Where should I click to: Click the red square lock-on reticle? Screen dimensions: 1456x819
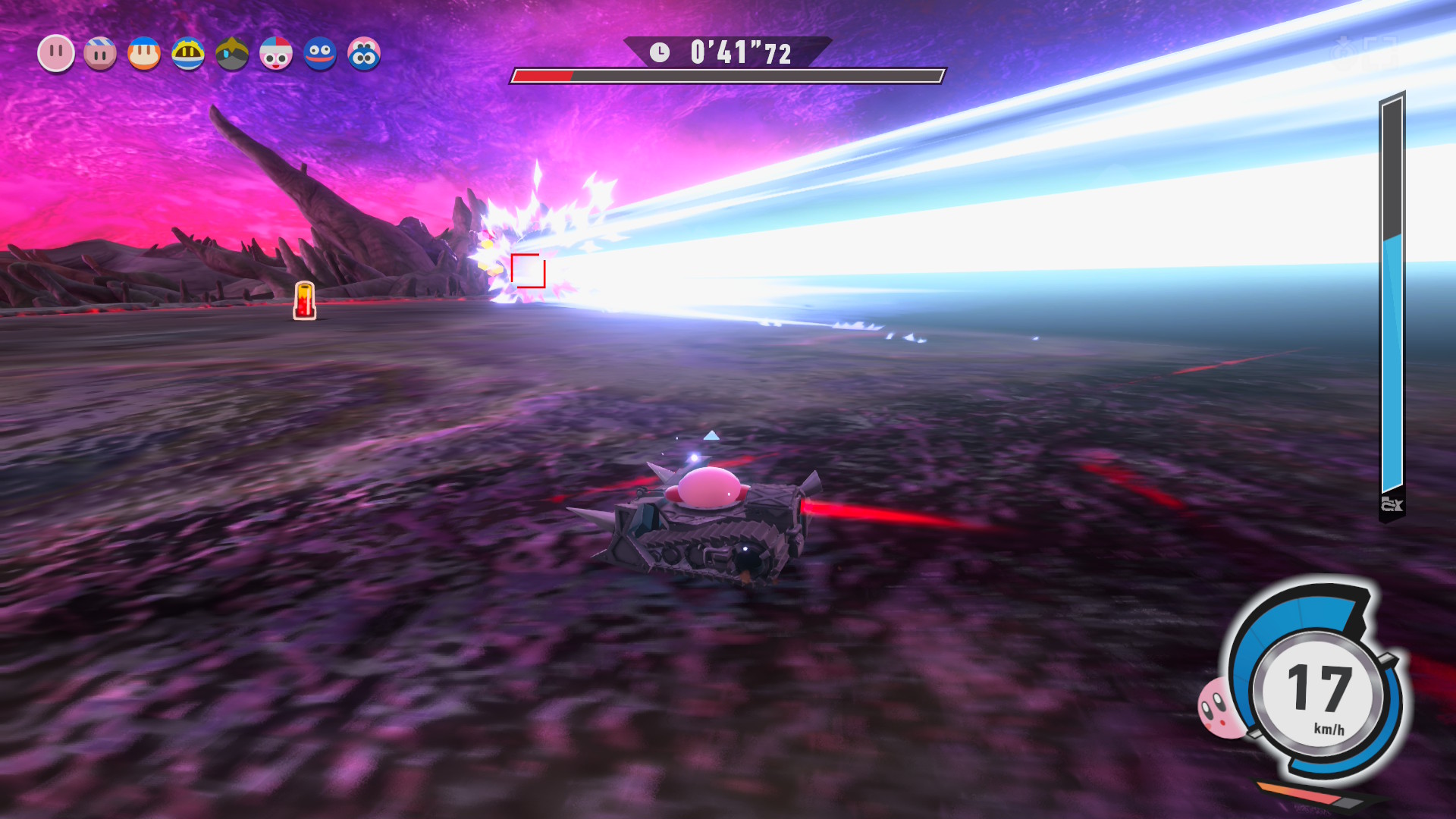(528, 271)
